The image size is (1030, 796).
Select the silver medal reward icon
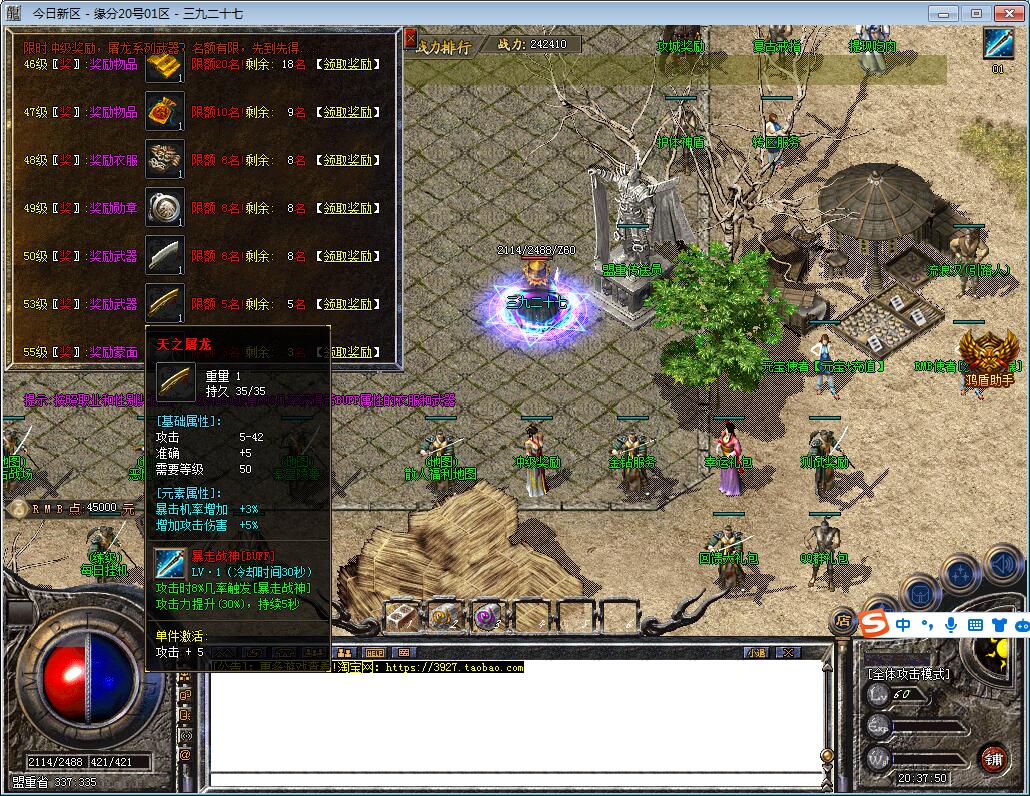[x=165, y=207]
